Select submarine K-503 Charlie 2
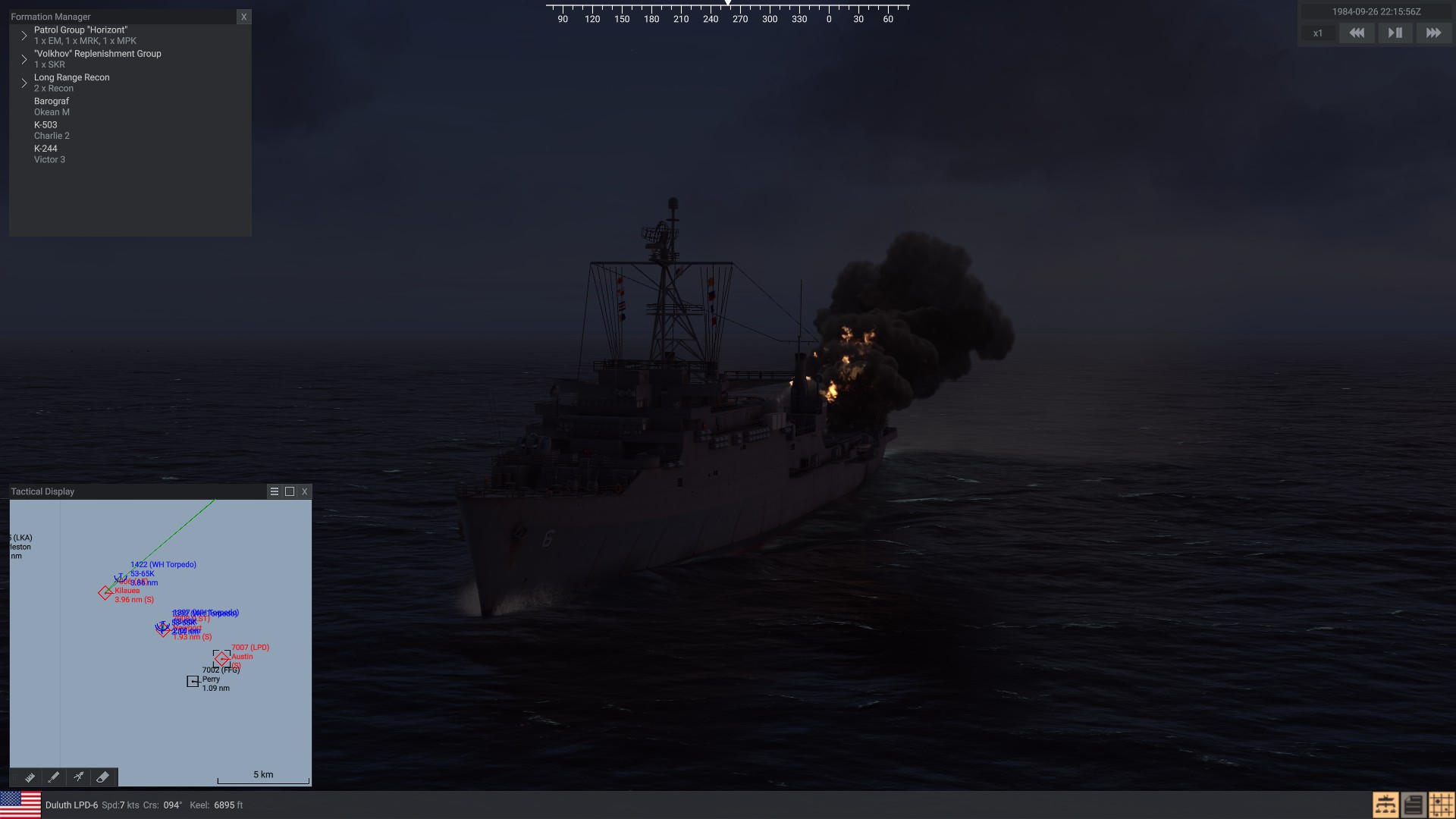Screen dimensions: 1456x819 pyautogui.click(x=52, y=130)
